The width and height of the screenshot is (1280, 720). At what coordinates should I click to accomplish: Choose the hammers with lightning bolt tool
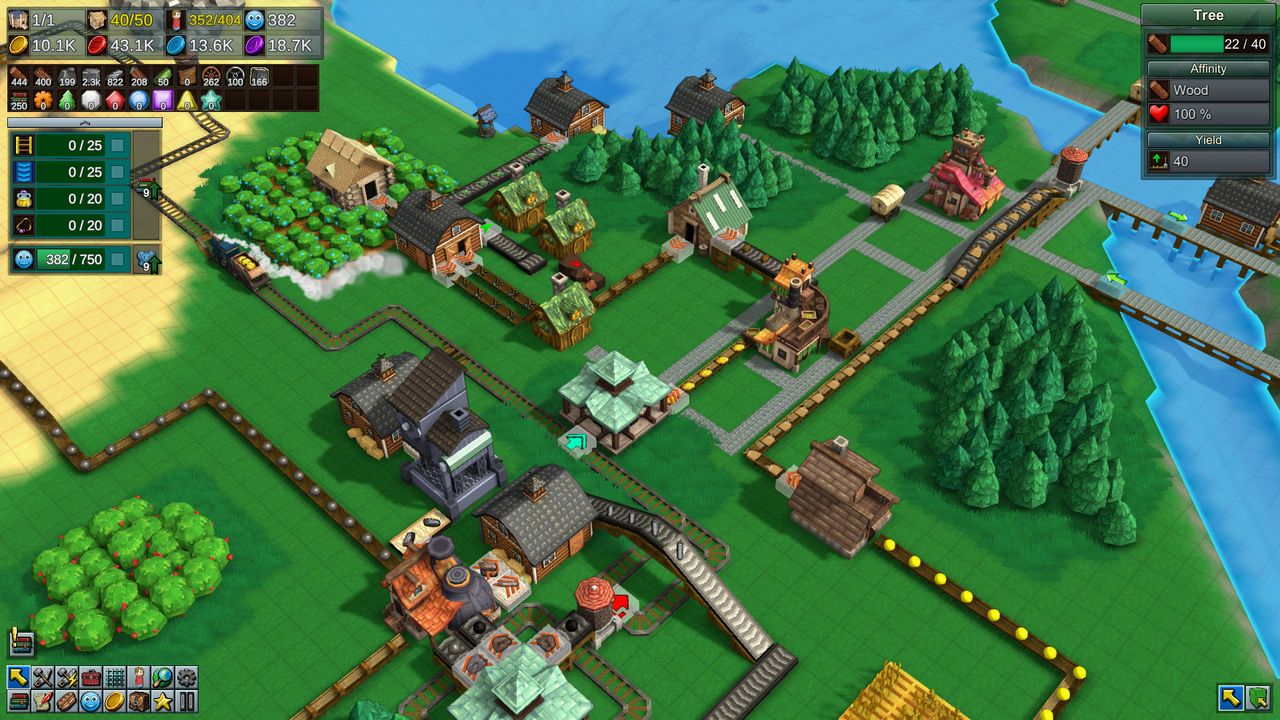(x=66, y=677)
